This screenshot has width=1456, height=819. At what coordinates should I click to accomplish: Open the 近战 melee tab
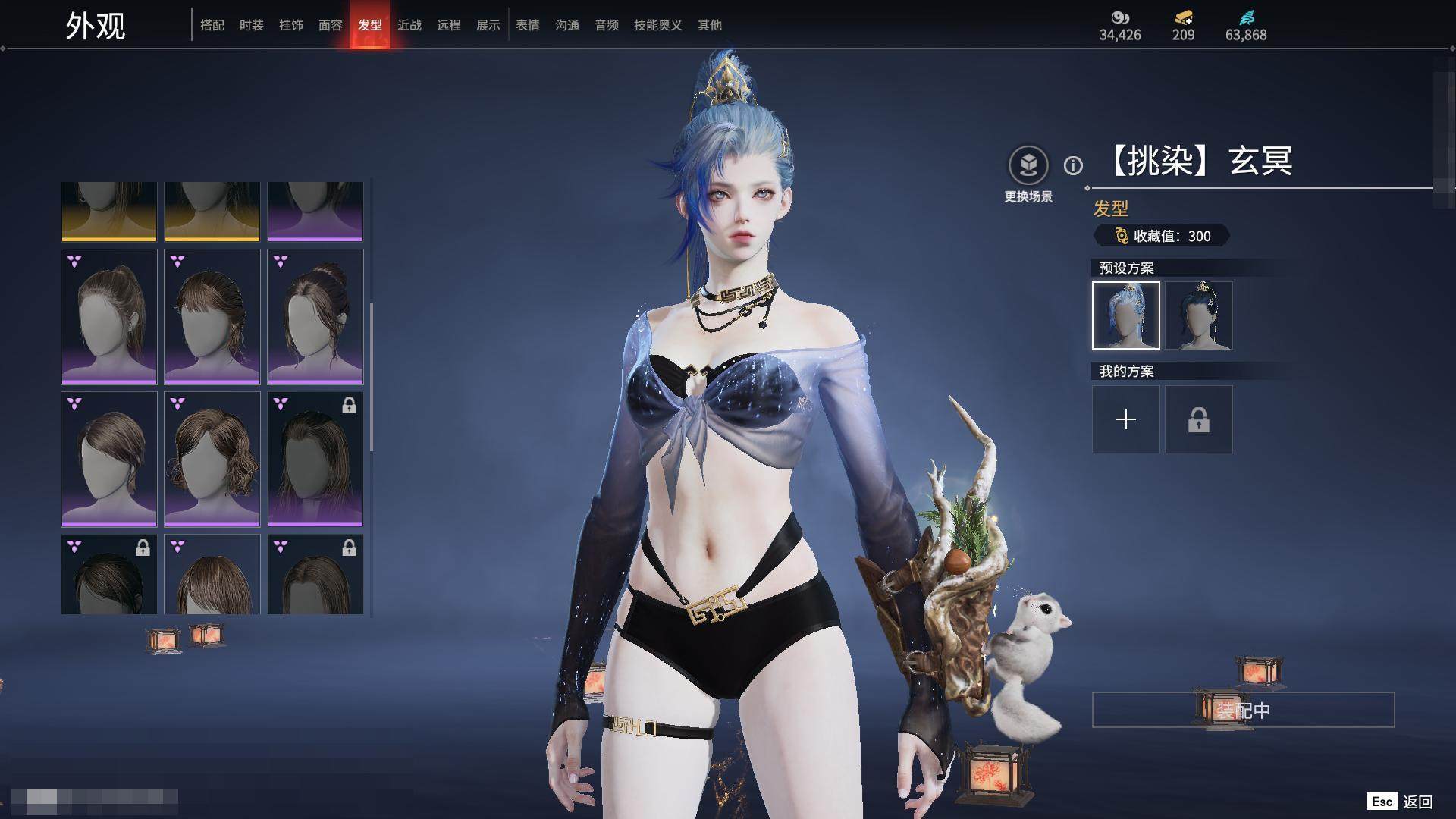pos(409,25)
